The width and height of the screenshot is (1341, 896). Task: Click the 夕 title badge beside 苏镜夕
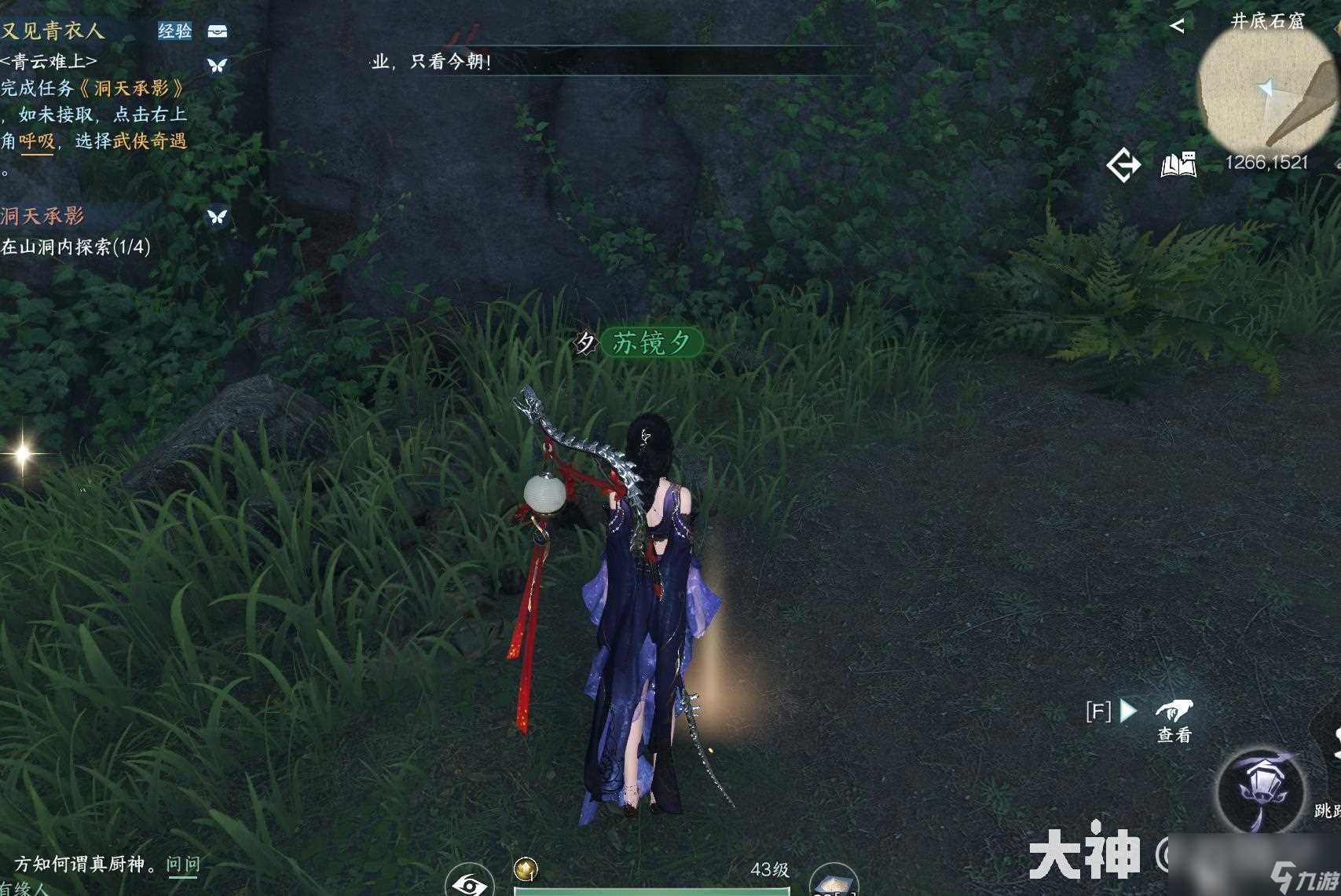[584, 342]
